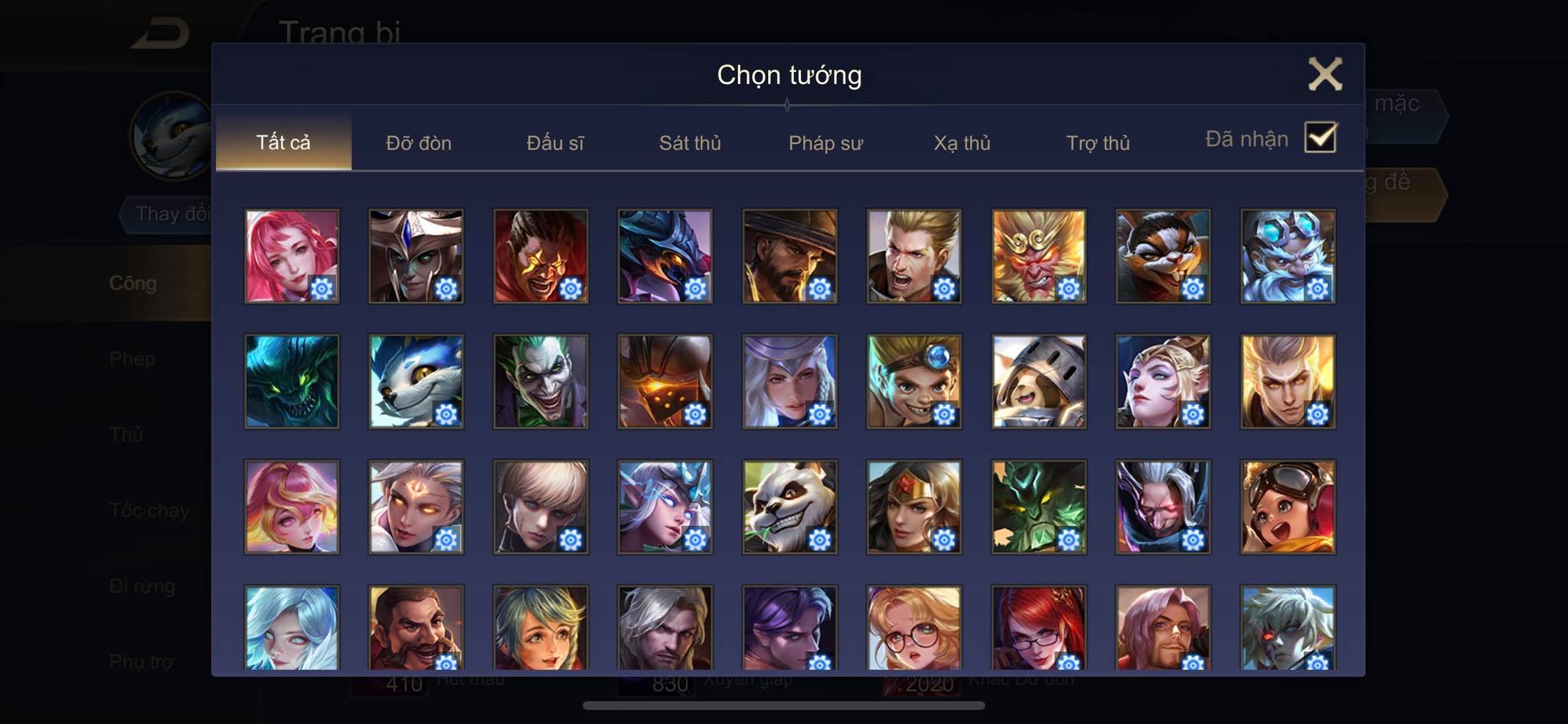Choose the hero wearing a wide-brimmed hat
The width and height of the screenshot is (1568, 724).
(789, 256)
